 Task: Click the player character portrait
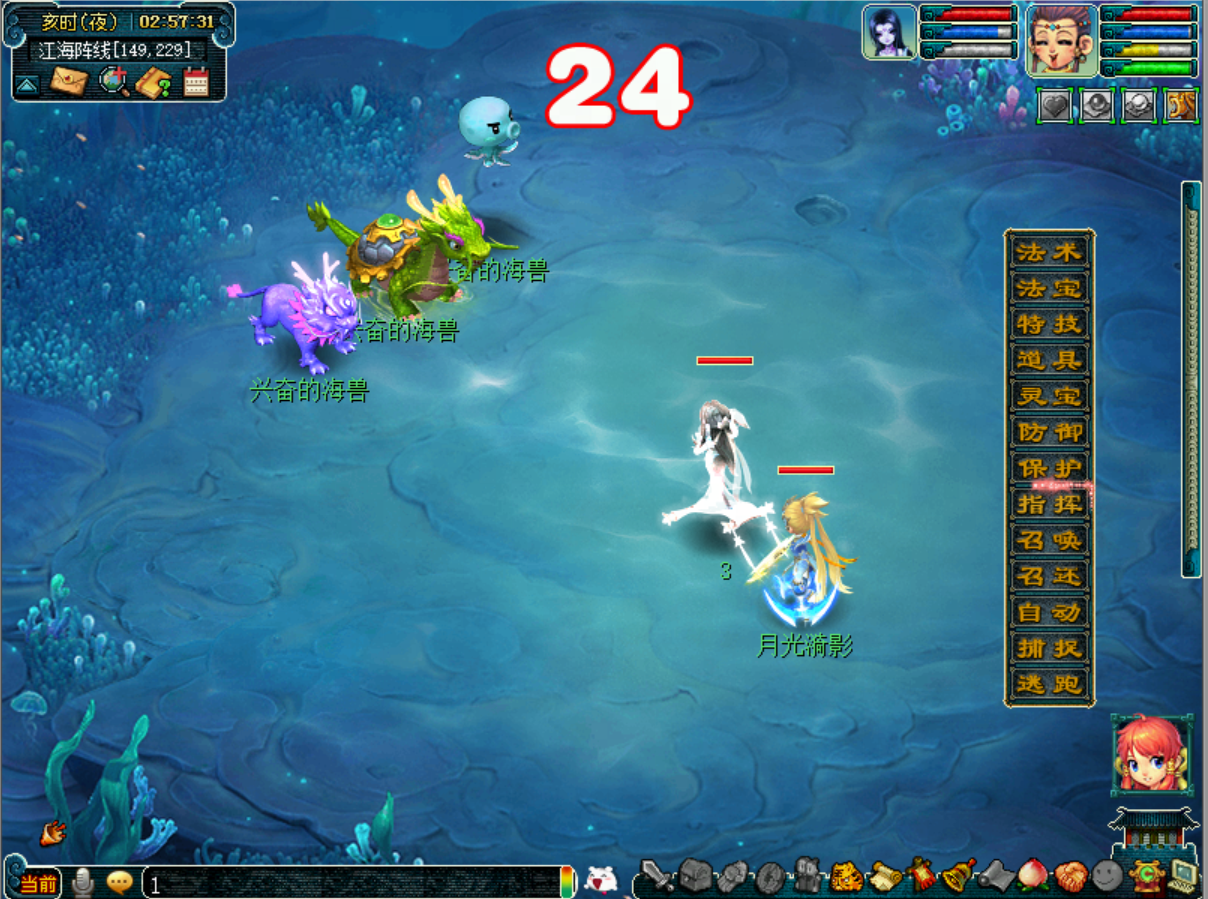1061,38
